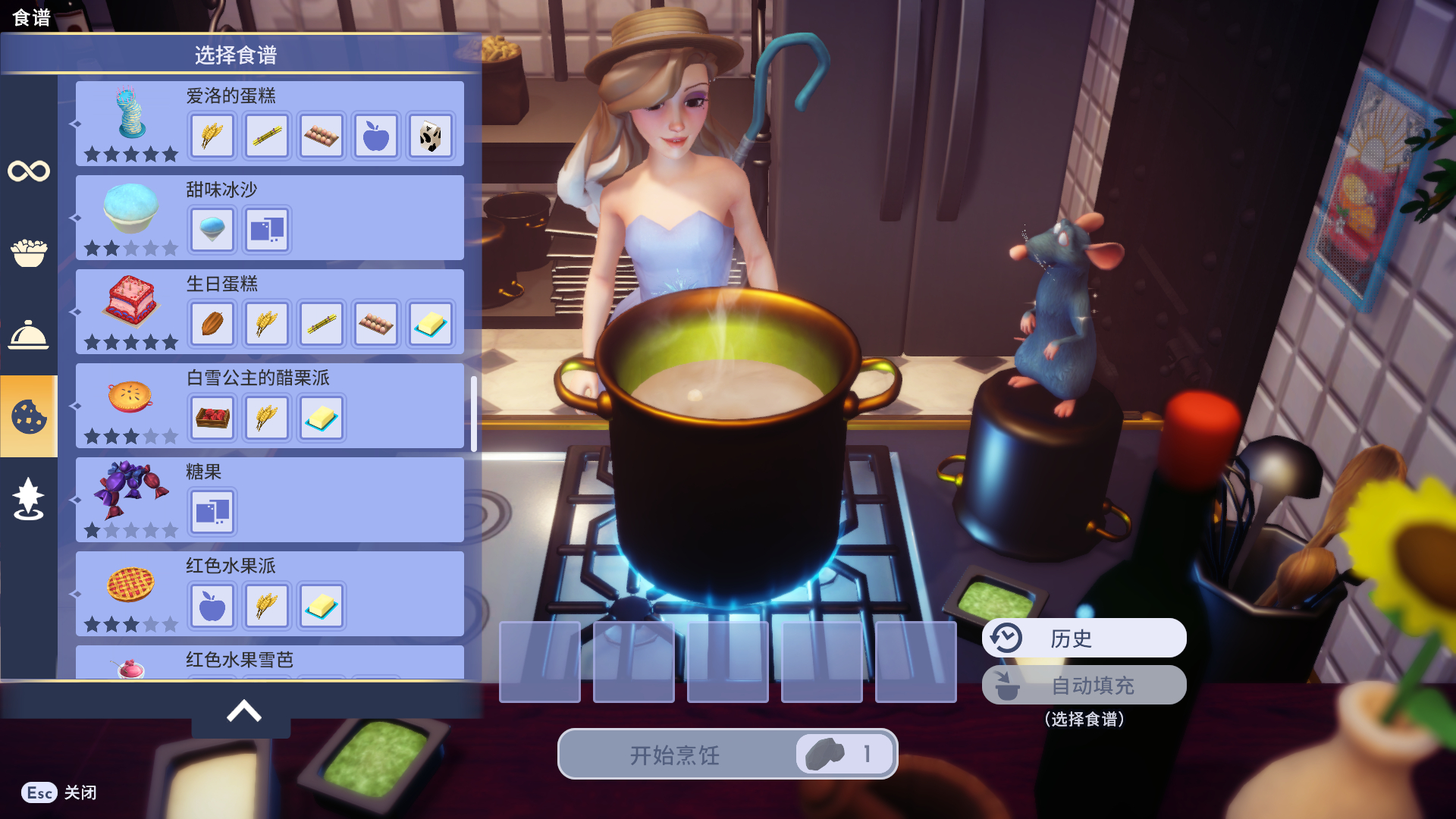Select the 爱洛的蛋糕 recipe
The height and width of the screenshot is (819, 1456).
269,123
